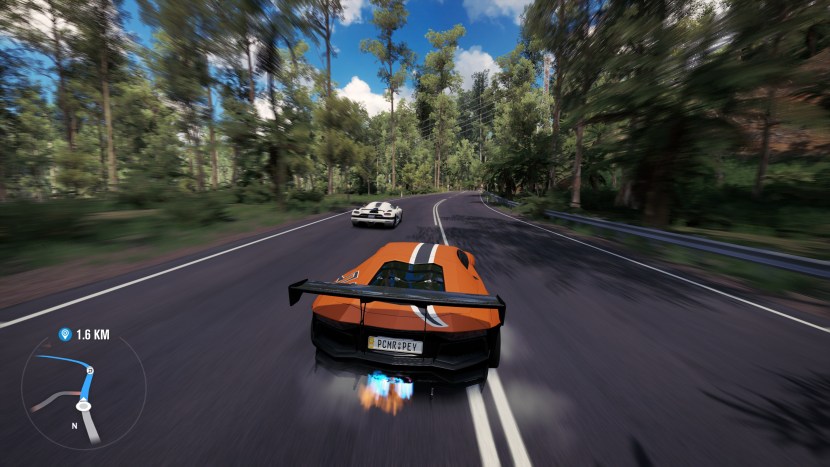The image size is (830, 467).
Task: Open the circular minimap
Action: click(x=83, y=391)
